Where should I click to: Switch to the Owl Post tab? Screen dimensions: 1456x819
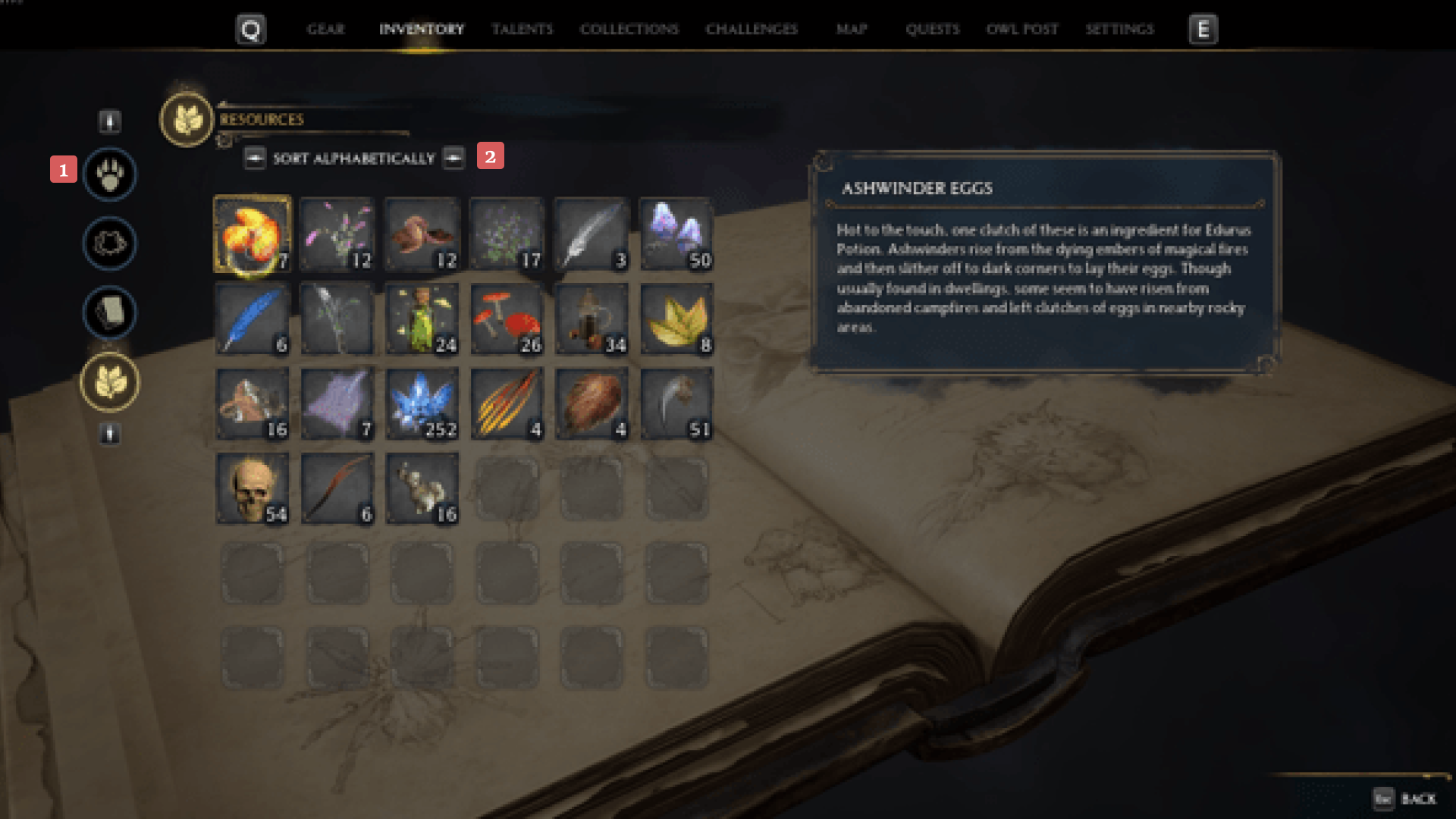tap(1021, 30)
